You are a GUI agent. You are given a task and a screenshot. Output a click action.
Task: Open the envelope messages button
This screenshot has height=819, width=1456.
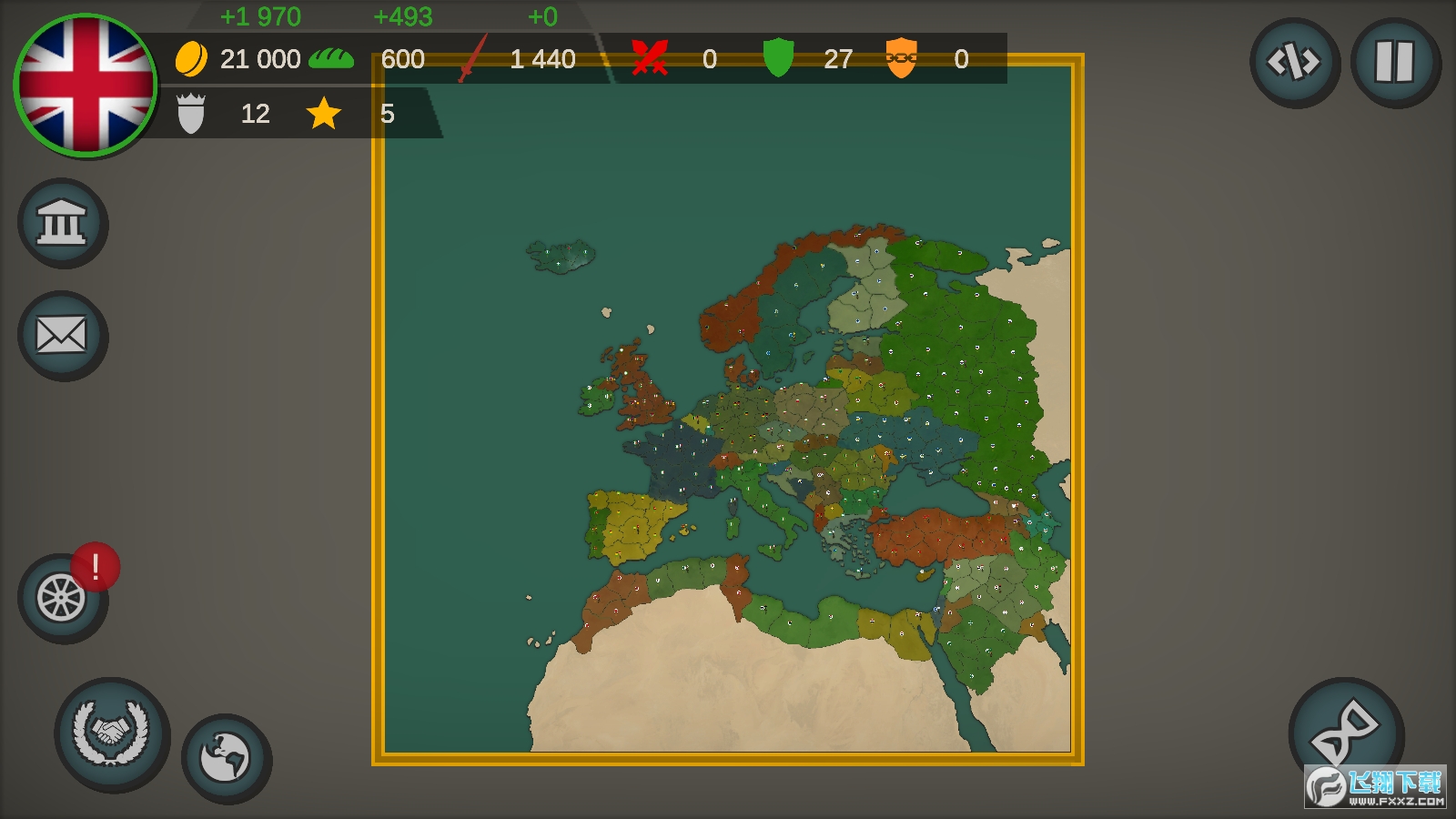[x=62, y=335]
